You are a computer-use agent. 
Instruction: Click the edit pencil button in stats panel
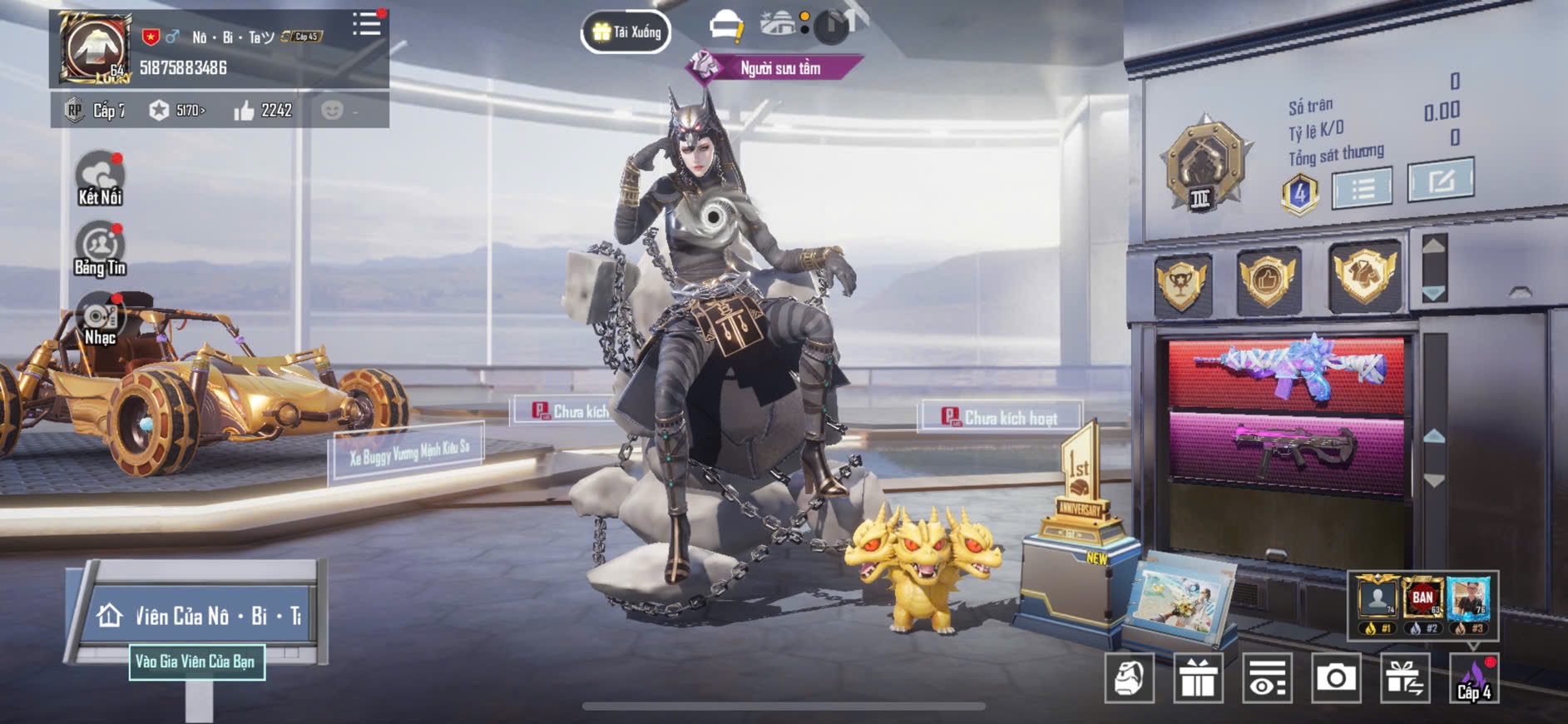pyautogui.click(x=1440, y=180)
